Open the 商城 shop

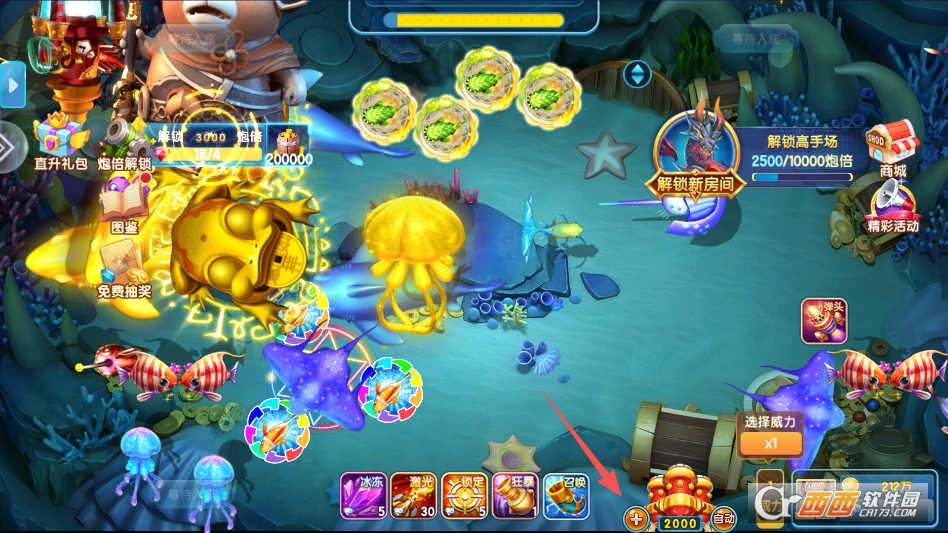click(x=892, y=146)
